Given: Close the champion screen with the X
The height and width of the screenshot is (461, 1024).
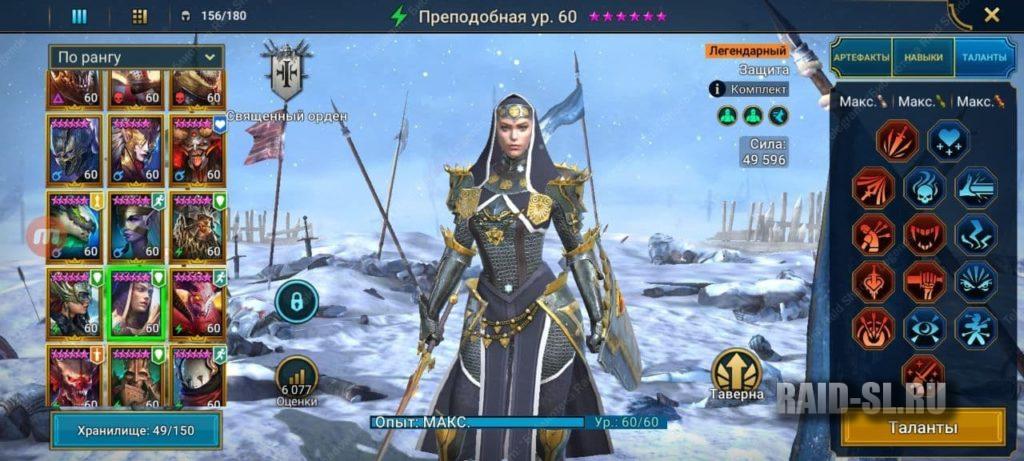Looking at the screenshot, I should click(991, 15).
